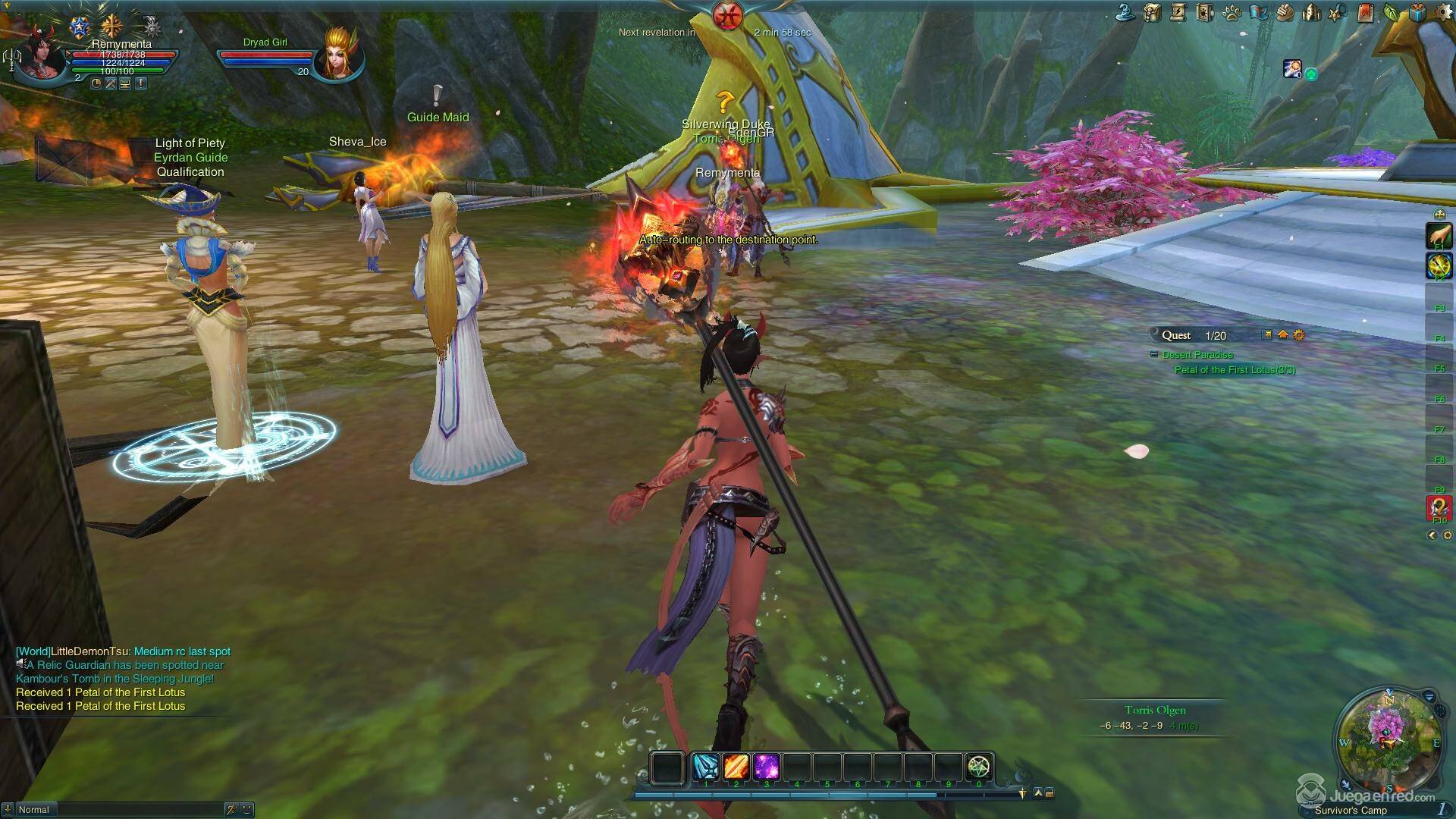Click the hand icon in the F1 slot

(1439, 235)
